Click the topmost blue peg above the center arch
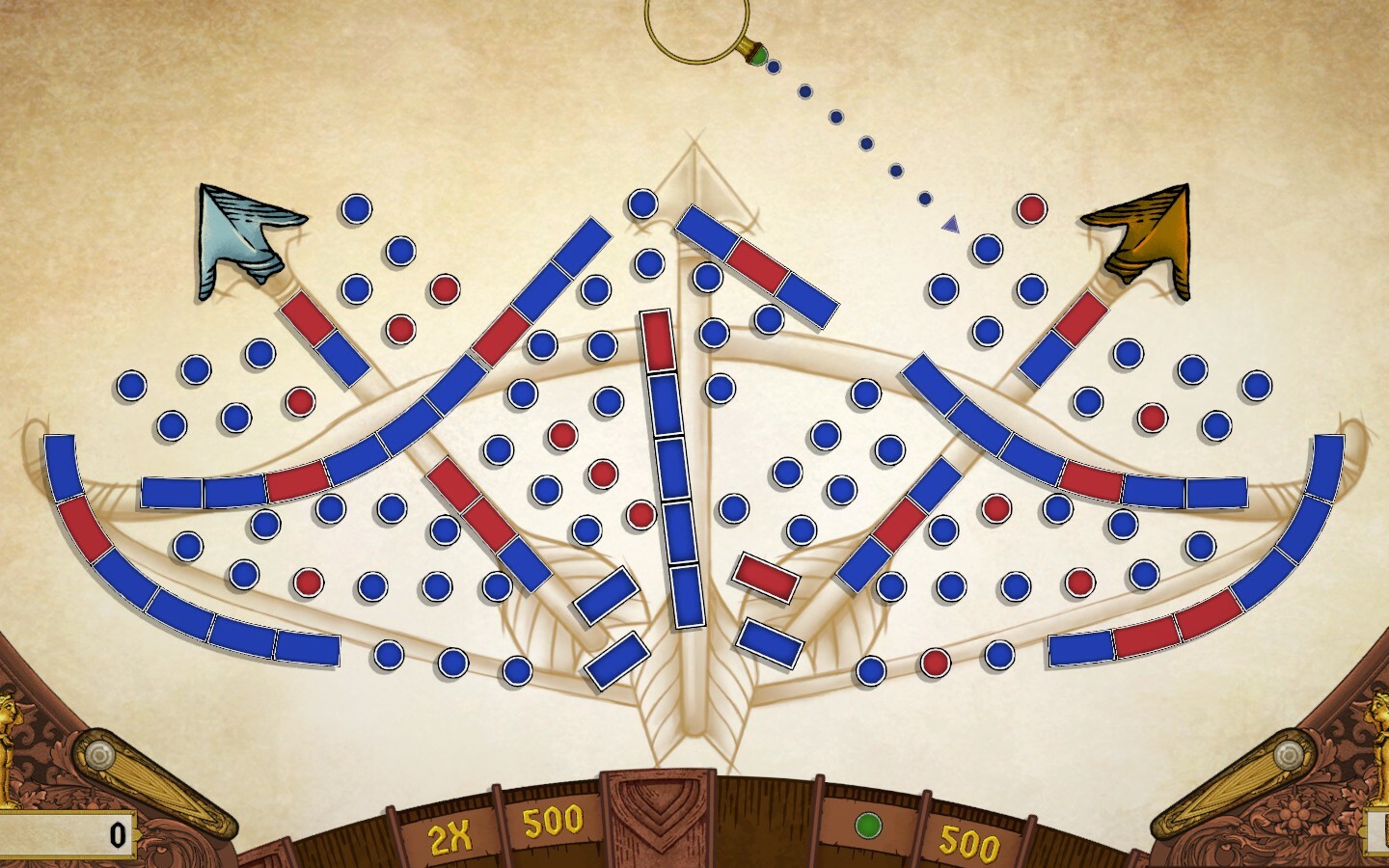Image resolution: width=1389 pixels, height=868 pixels. pos(640,203)
